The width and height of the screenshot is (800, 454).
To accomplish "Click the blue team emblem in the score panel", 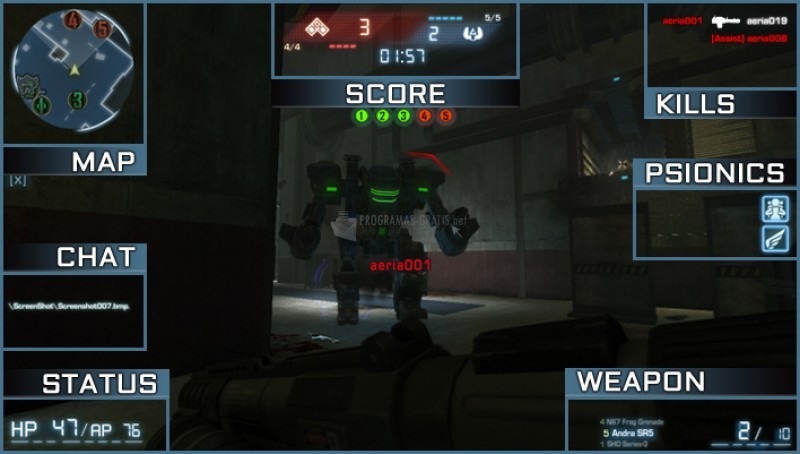I will [x=473, y=32].
